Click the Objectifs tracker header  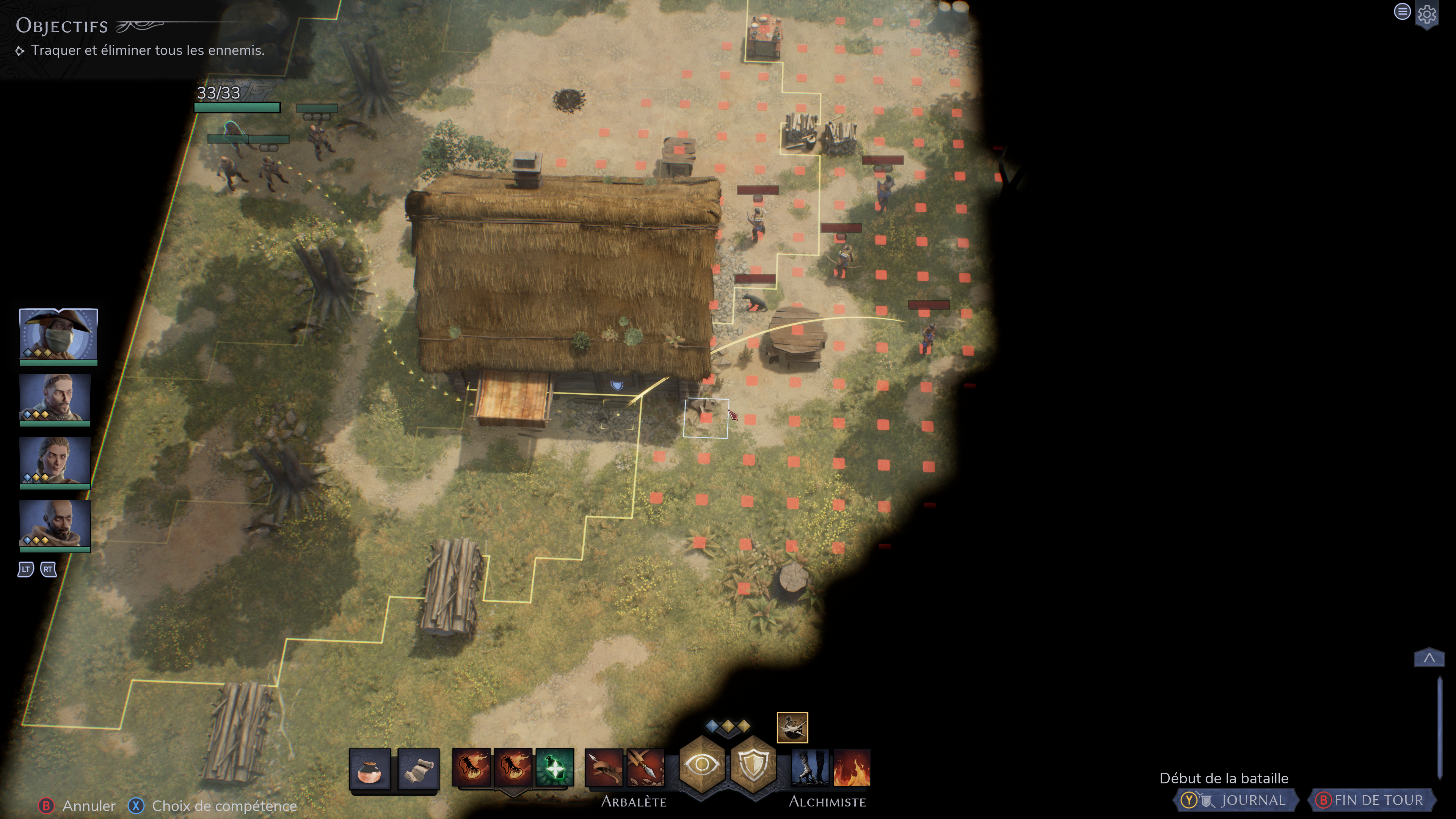62,26
